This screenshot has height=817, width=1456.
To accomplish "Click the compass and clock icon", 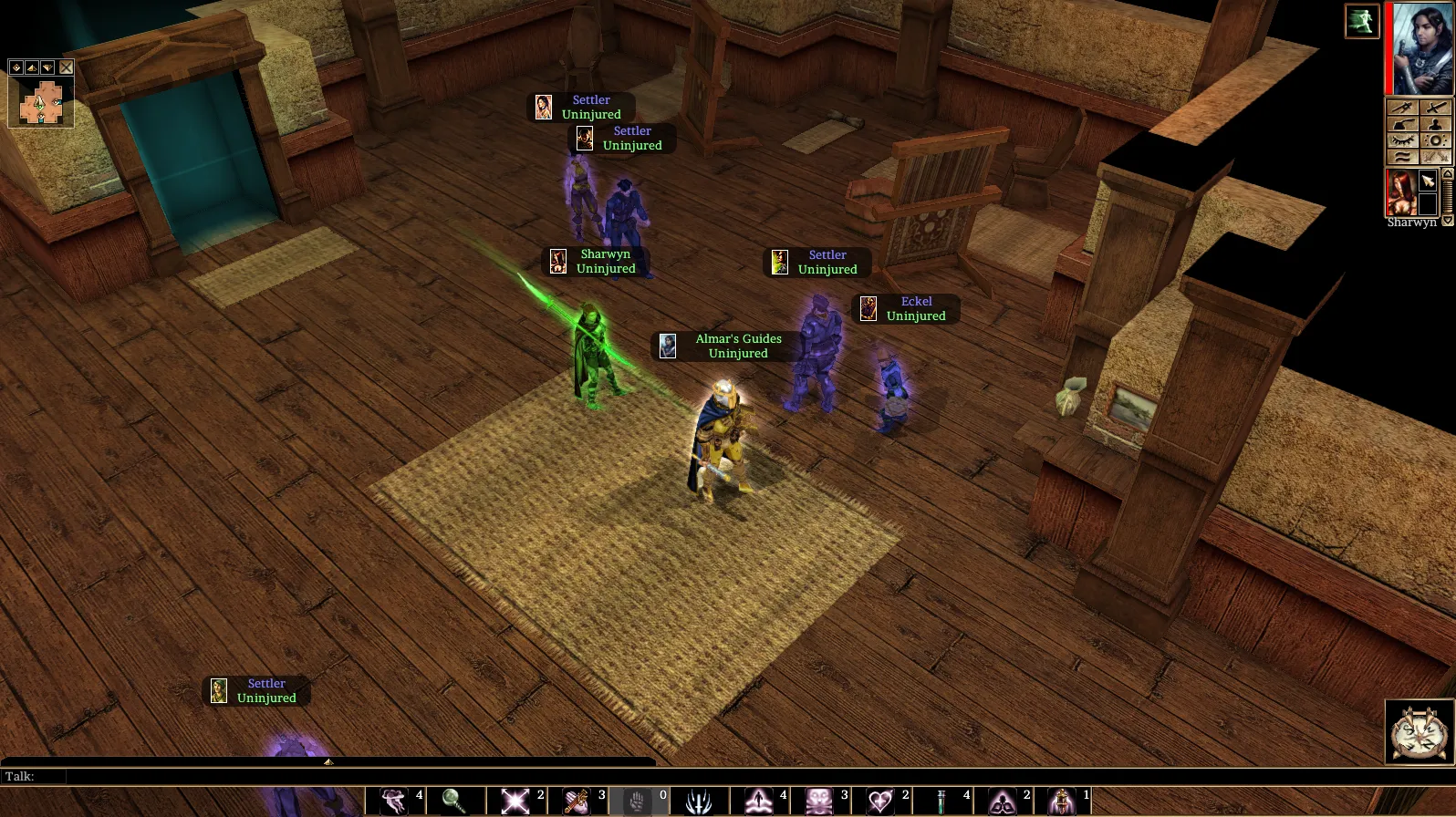I will point(1419,731).
